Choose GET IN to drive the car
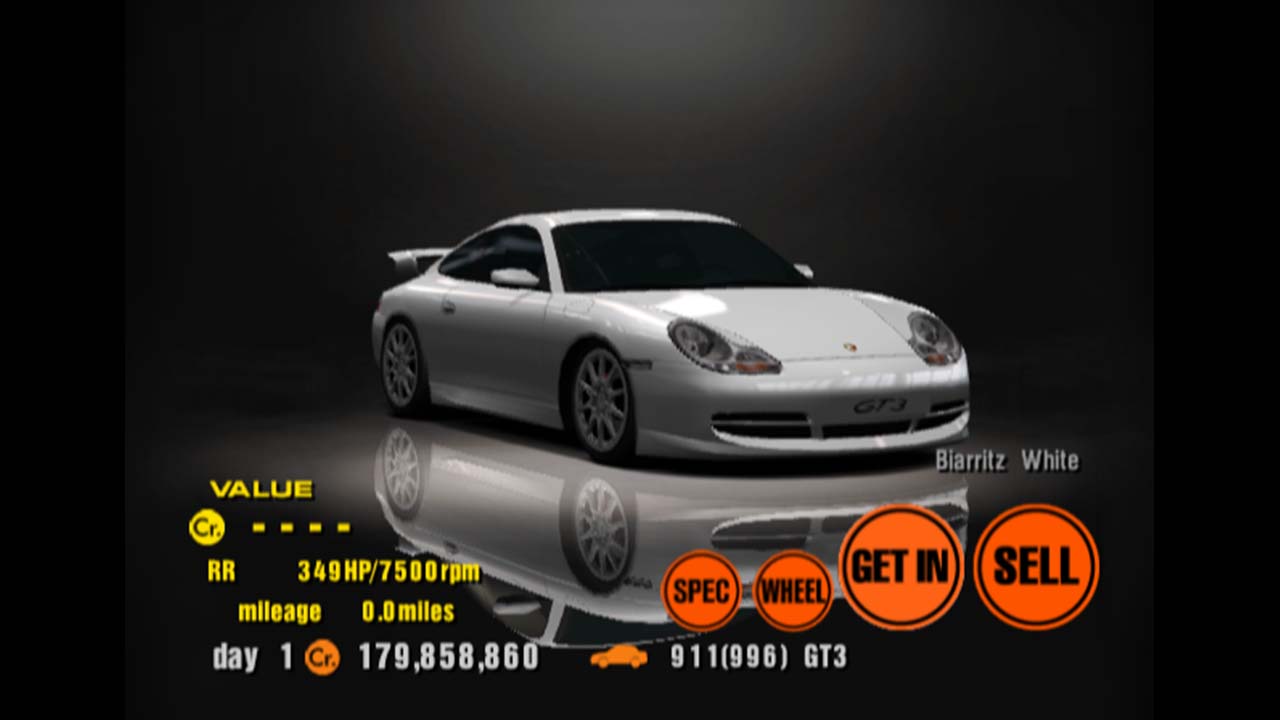The width and height of the screenshot is (1280, 720). [x=901, y=567]
